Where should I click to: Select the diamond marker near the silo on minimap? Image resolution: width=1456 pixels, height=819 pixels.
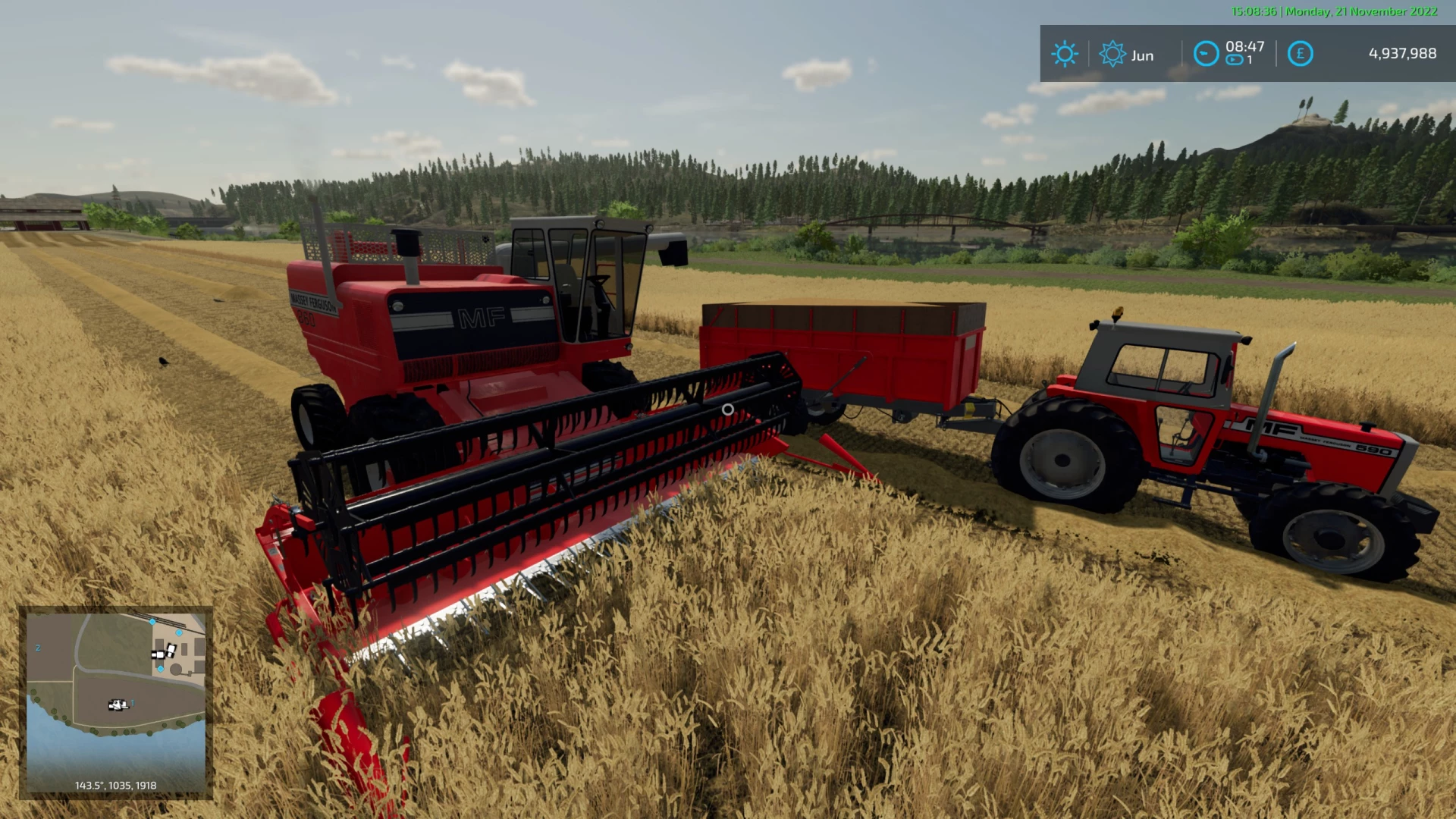[x=161, y=668]
